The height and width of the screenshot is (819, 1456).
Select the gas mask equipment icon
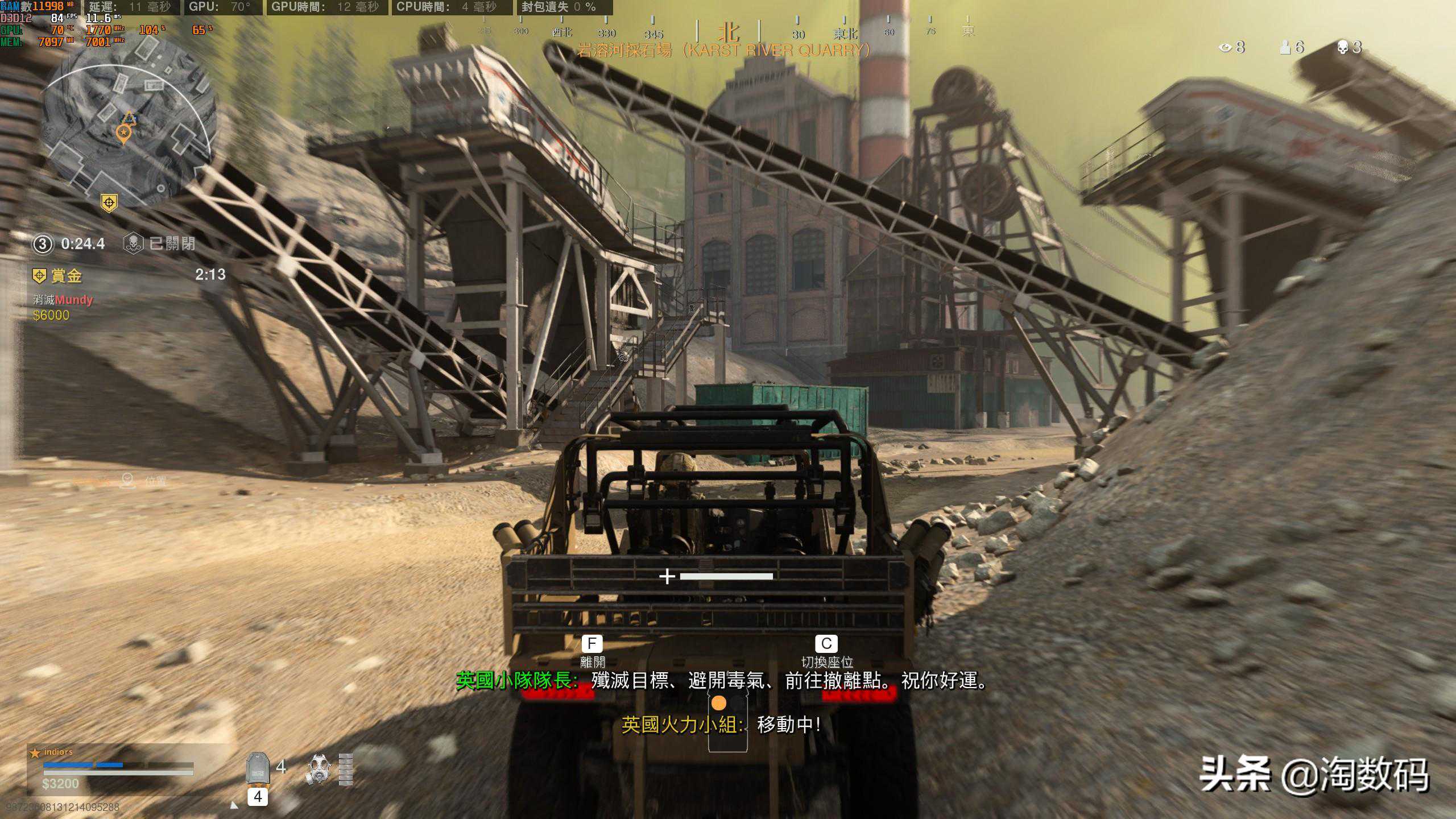pyautogui.click(x=318, y=769)
